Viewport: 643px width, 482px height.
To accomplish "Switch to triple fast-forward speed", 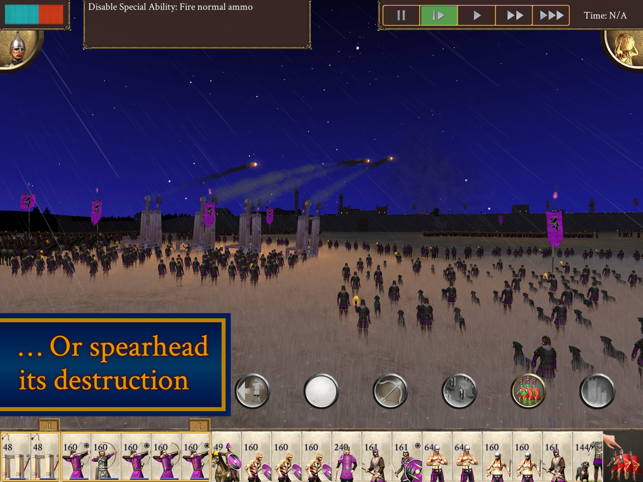I will (x=551, y=16).
